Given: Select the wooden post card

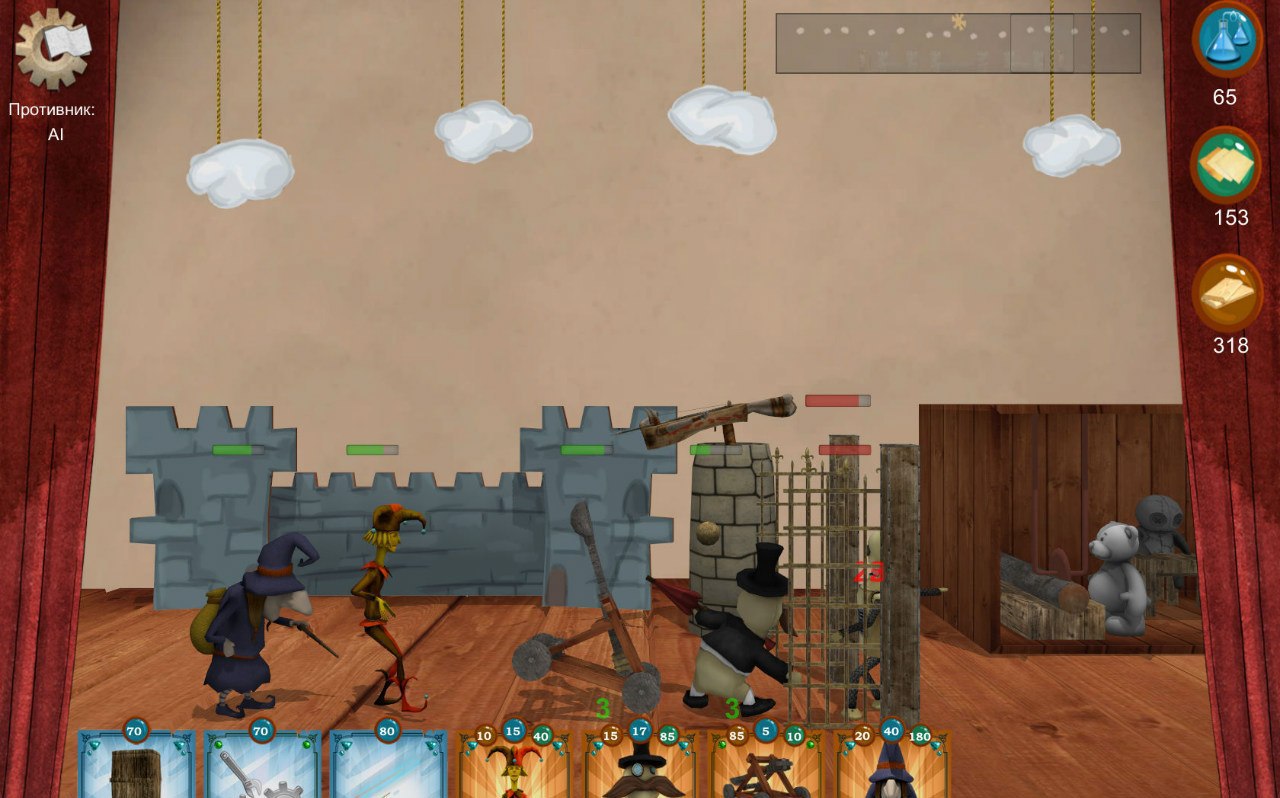Looking at the screenshot, I should coord(136,768).
